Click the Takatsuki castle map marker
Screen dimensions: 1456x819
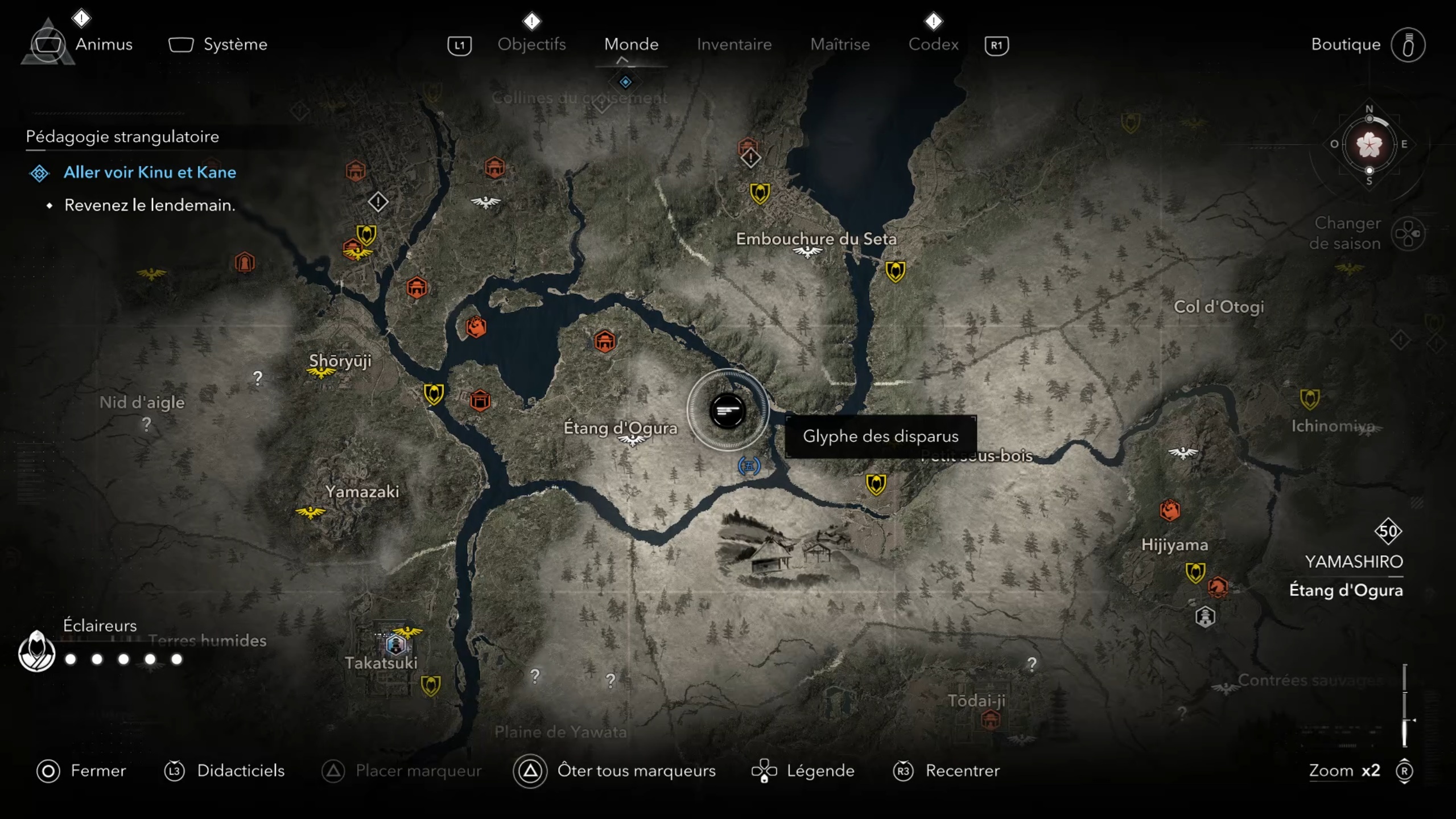click(x=395, y=645)
